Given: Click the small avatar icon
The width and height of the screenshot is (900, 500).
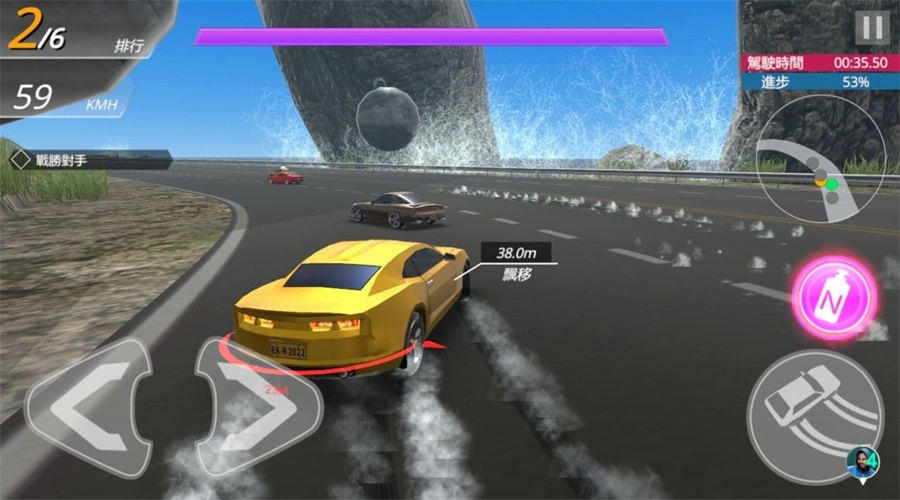Looking at the screenshot, I should click(863, 462).
